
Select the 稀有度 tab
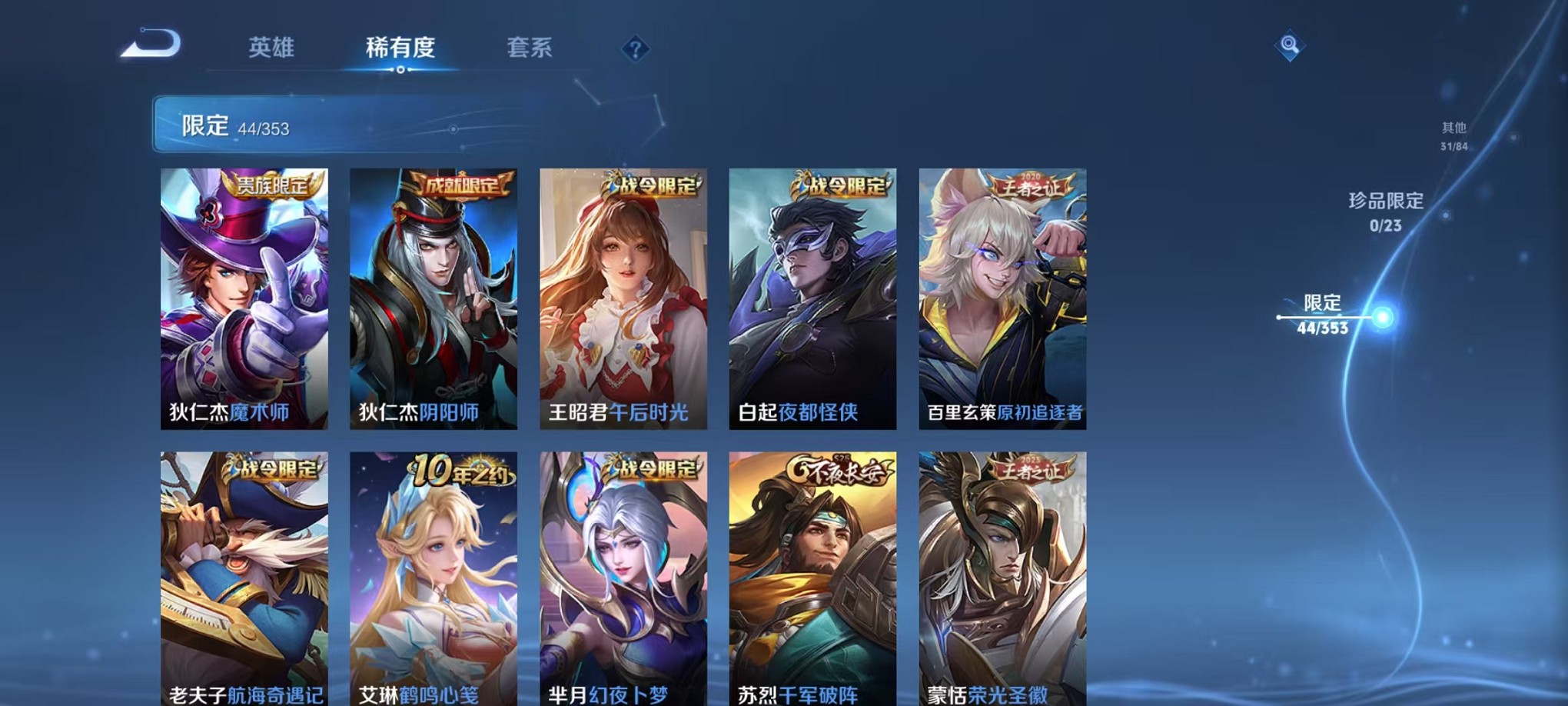[x=400, y=48]
